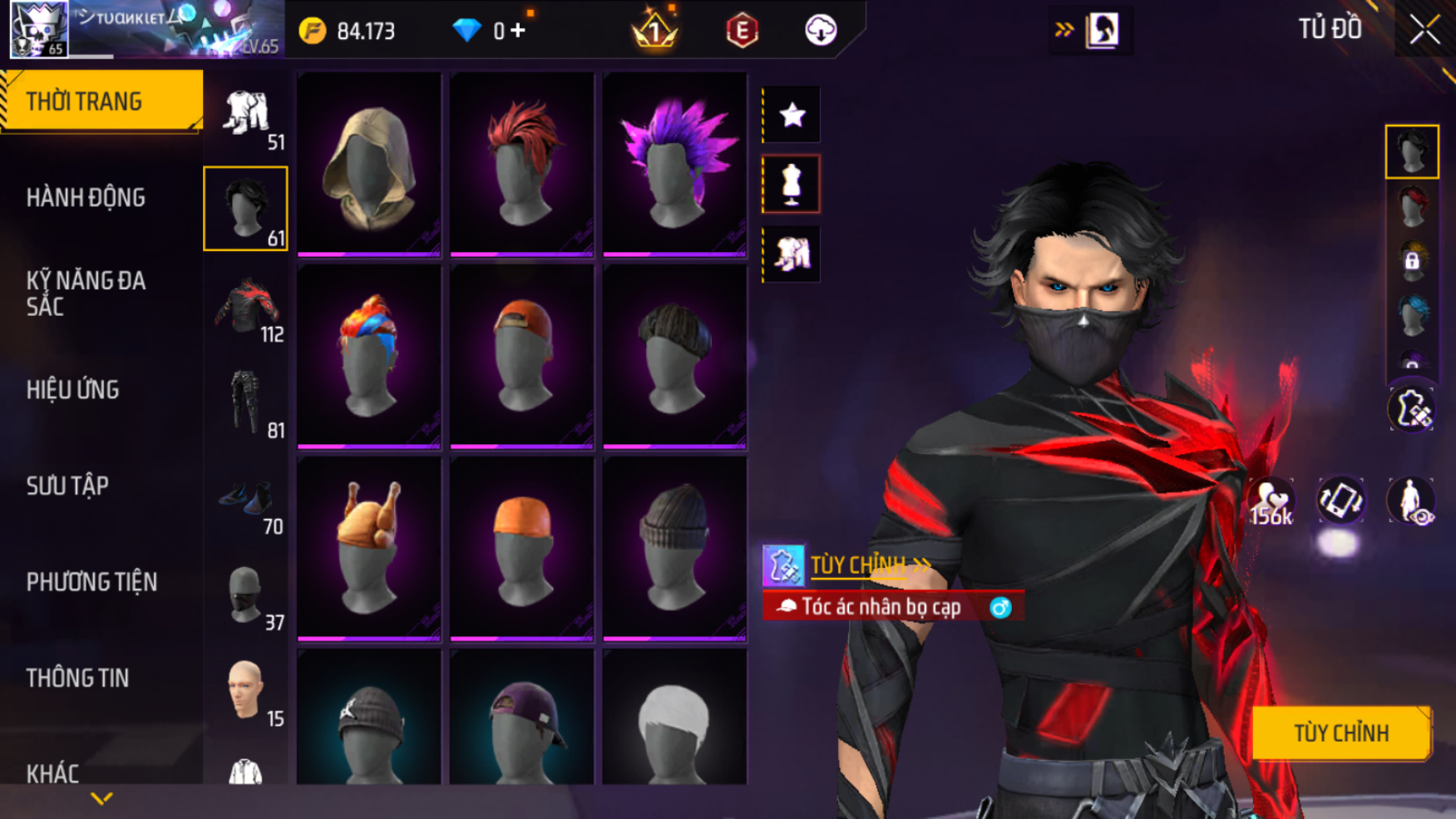
Task: Open the jacket tops subcategory
Action: (247, 306)
